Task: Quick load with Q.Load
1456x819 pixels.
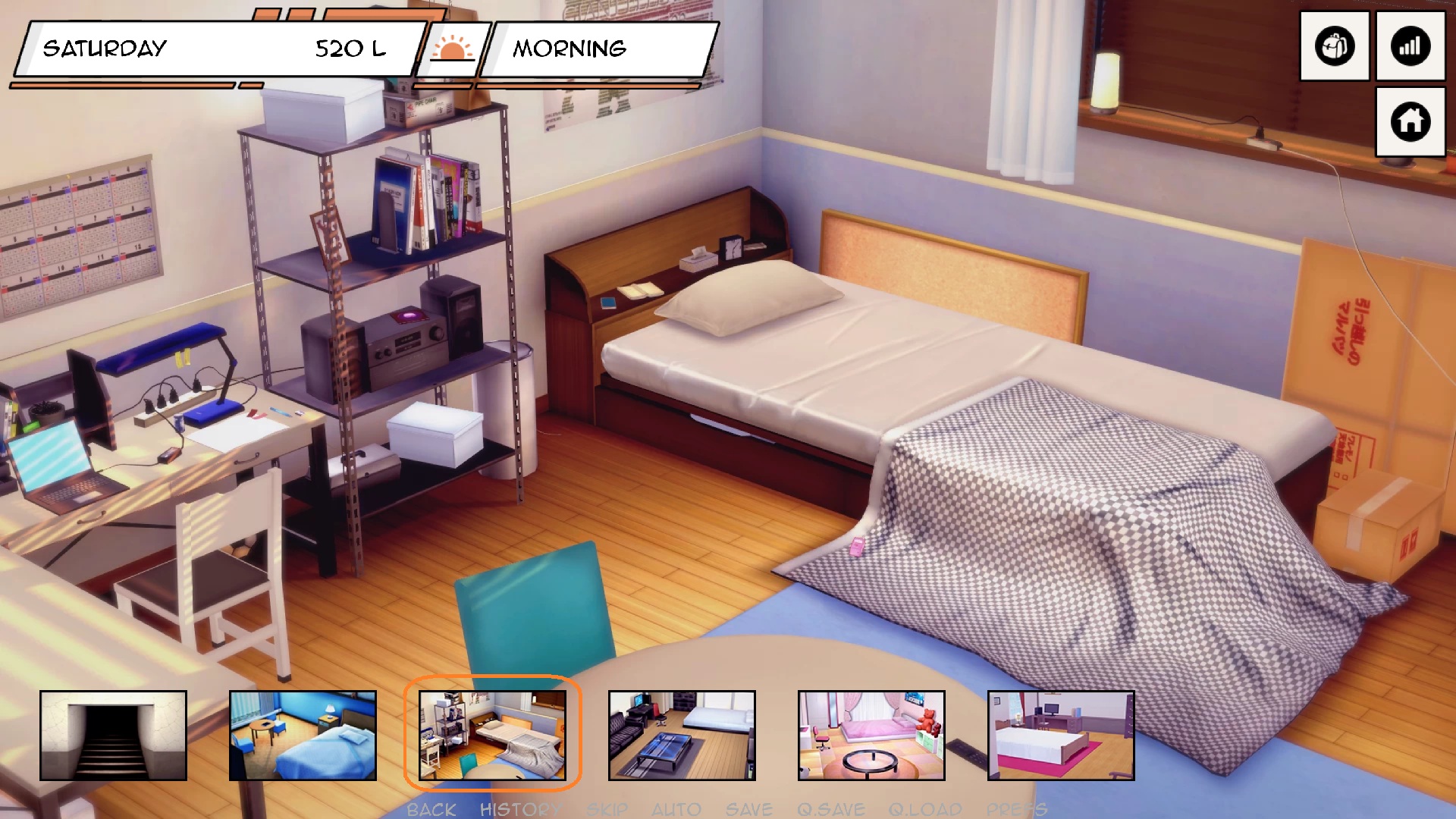Action: coord(924,809)
